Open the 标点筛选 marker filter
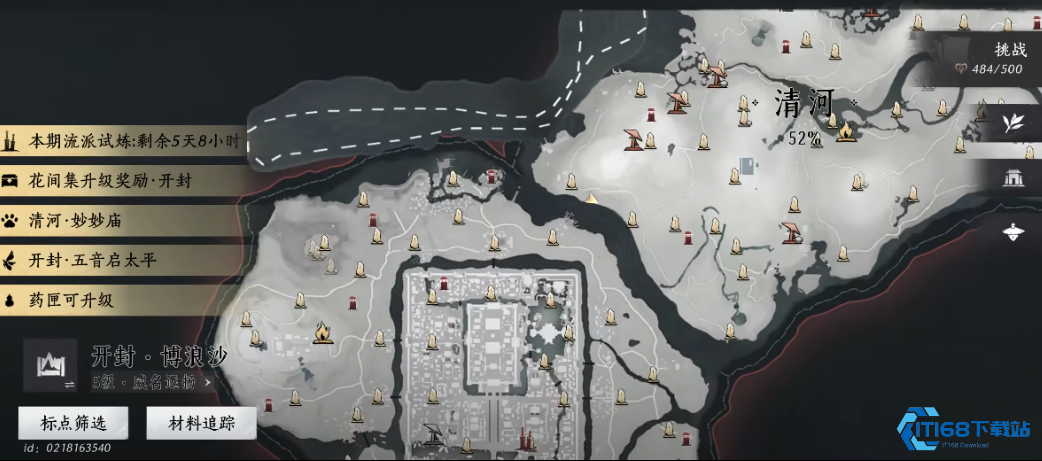1042x461 pixels. (x=73, y=424)
